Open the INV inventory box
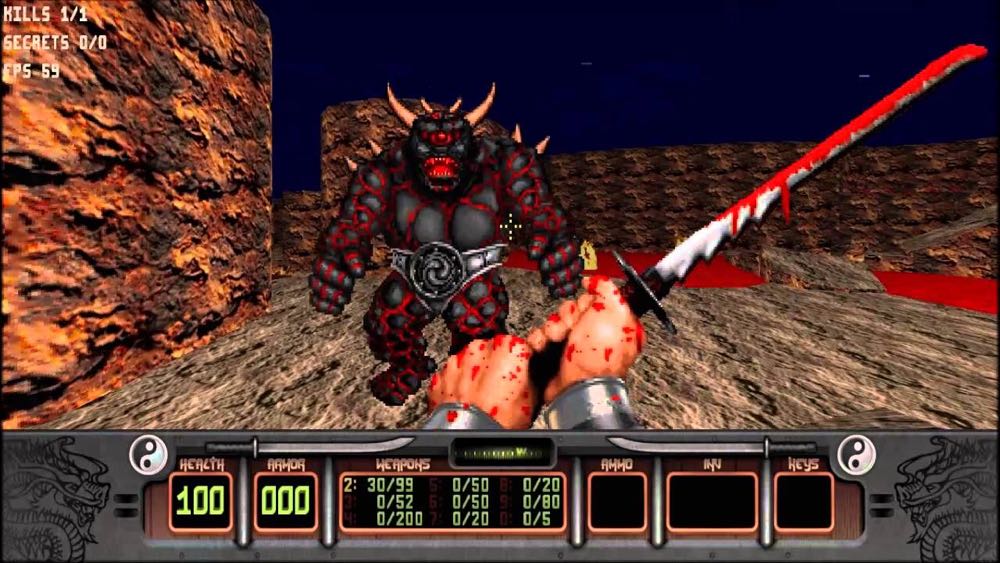The width and height of the screenshot is (1000, 563). (712, 501)
